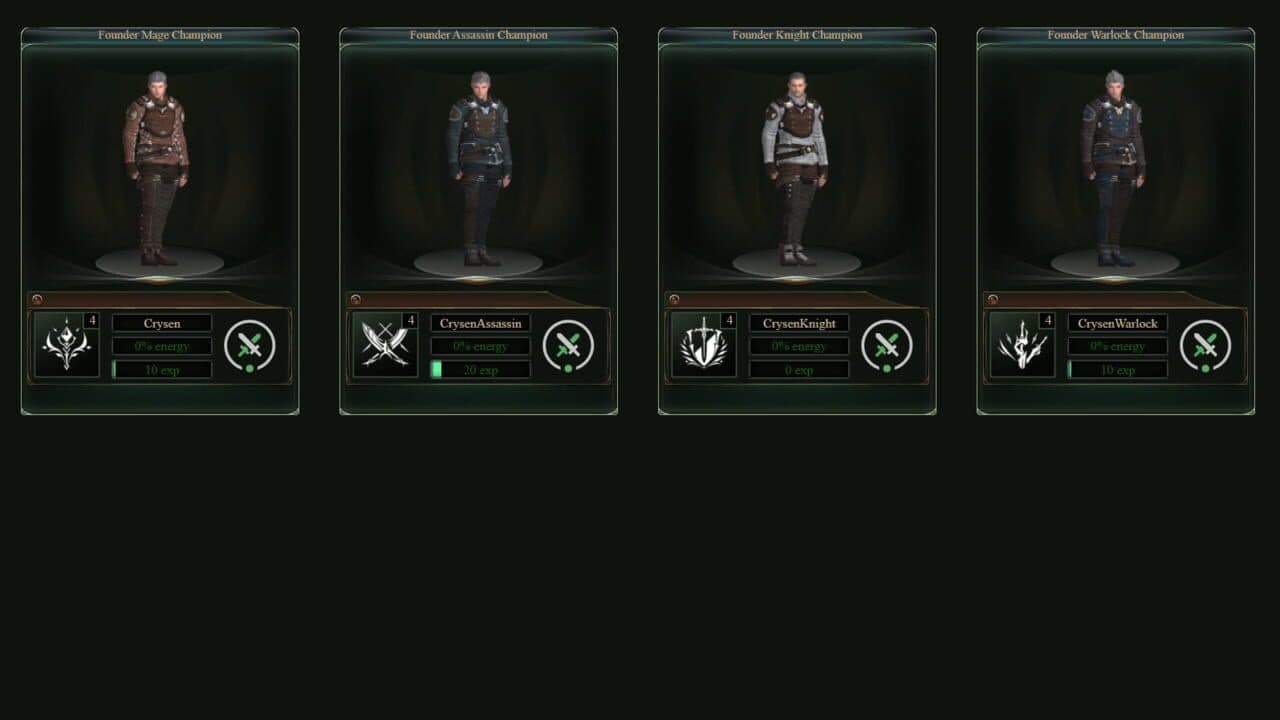Screen dimensions: 1280x720
Task: Click the CrysenAssassin name label
Action: tap(480, 323)
